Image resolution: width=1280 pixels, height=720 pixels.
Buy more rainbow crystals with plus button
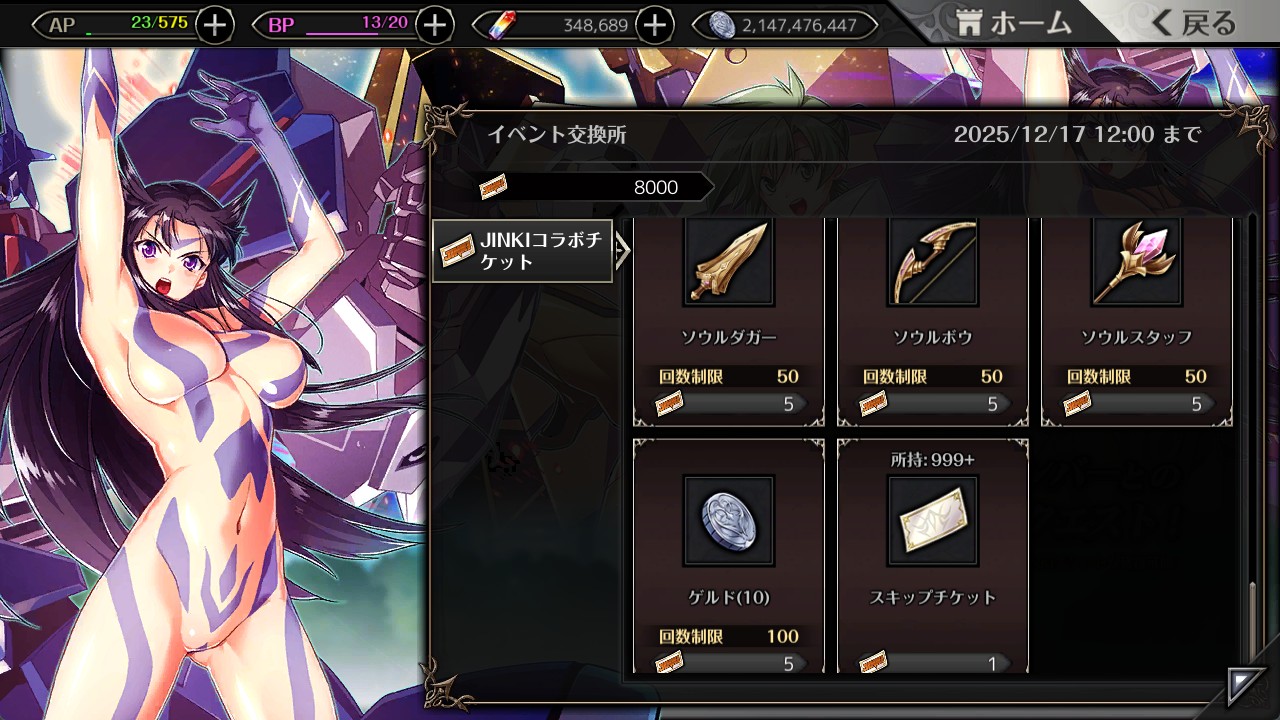click(654, 25)
